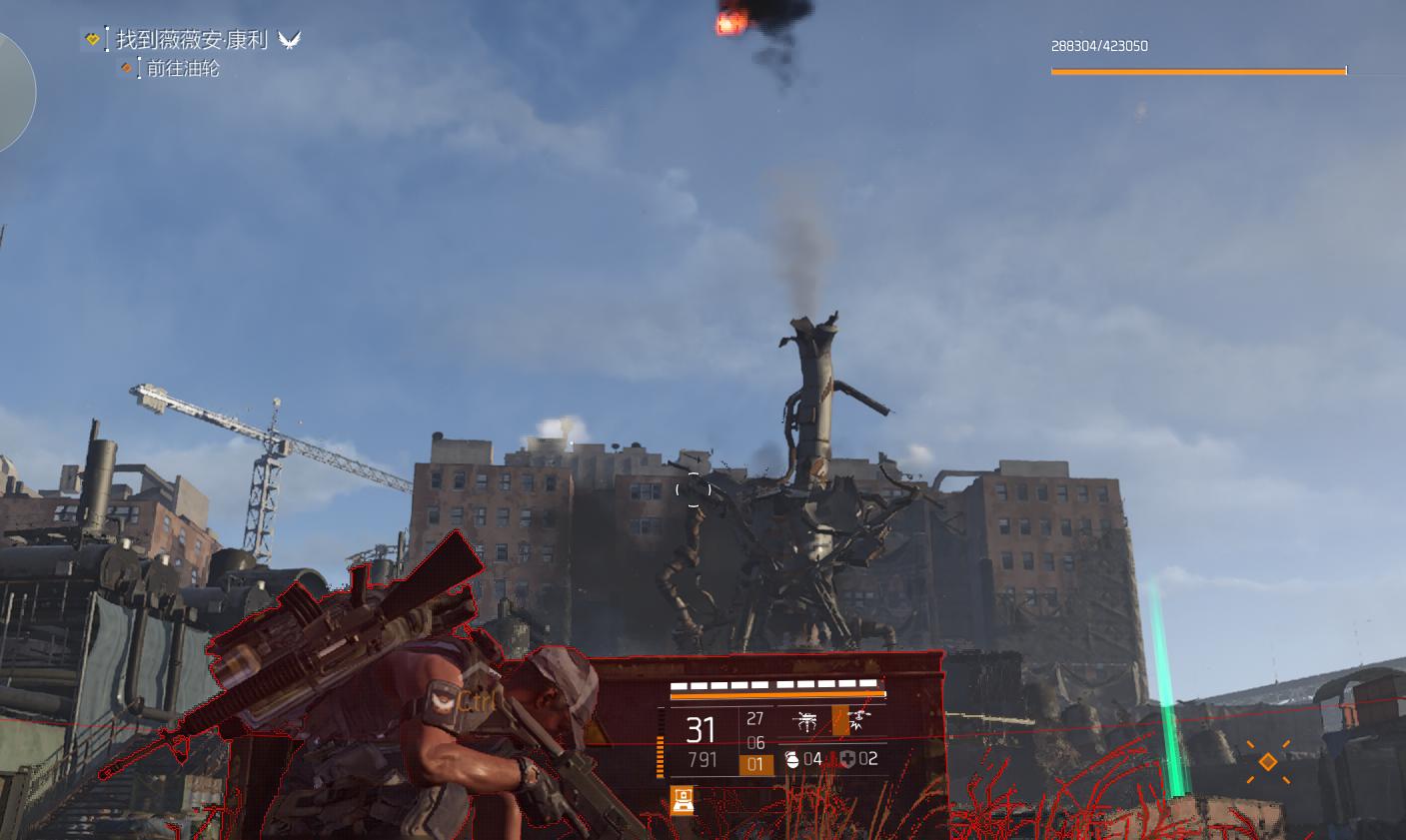Click the 前往油轮 objective line
This screenshot has width=1406, height=840.
point(183,69)
